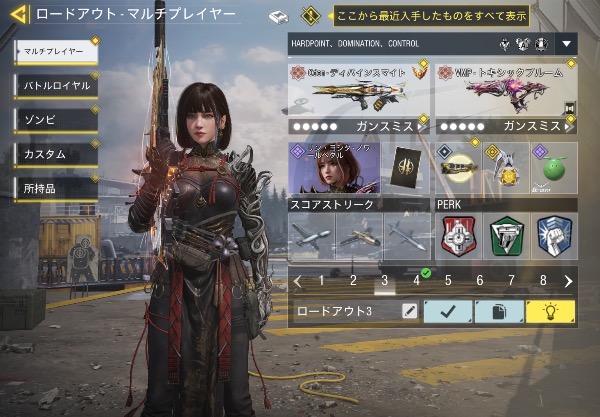Click the next loadouts right arrow
Screen dimensions: 600x417
[x=568, y=281]
